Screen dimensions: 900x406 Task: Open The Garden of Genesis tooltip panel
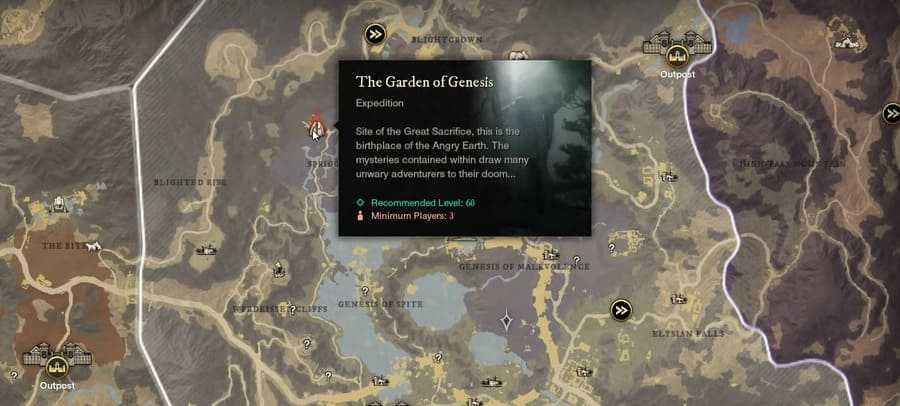pyautogui.click(x=465, y=147)
